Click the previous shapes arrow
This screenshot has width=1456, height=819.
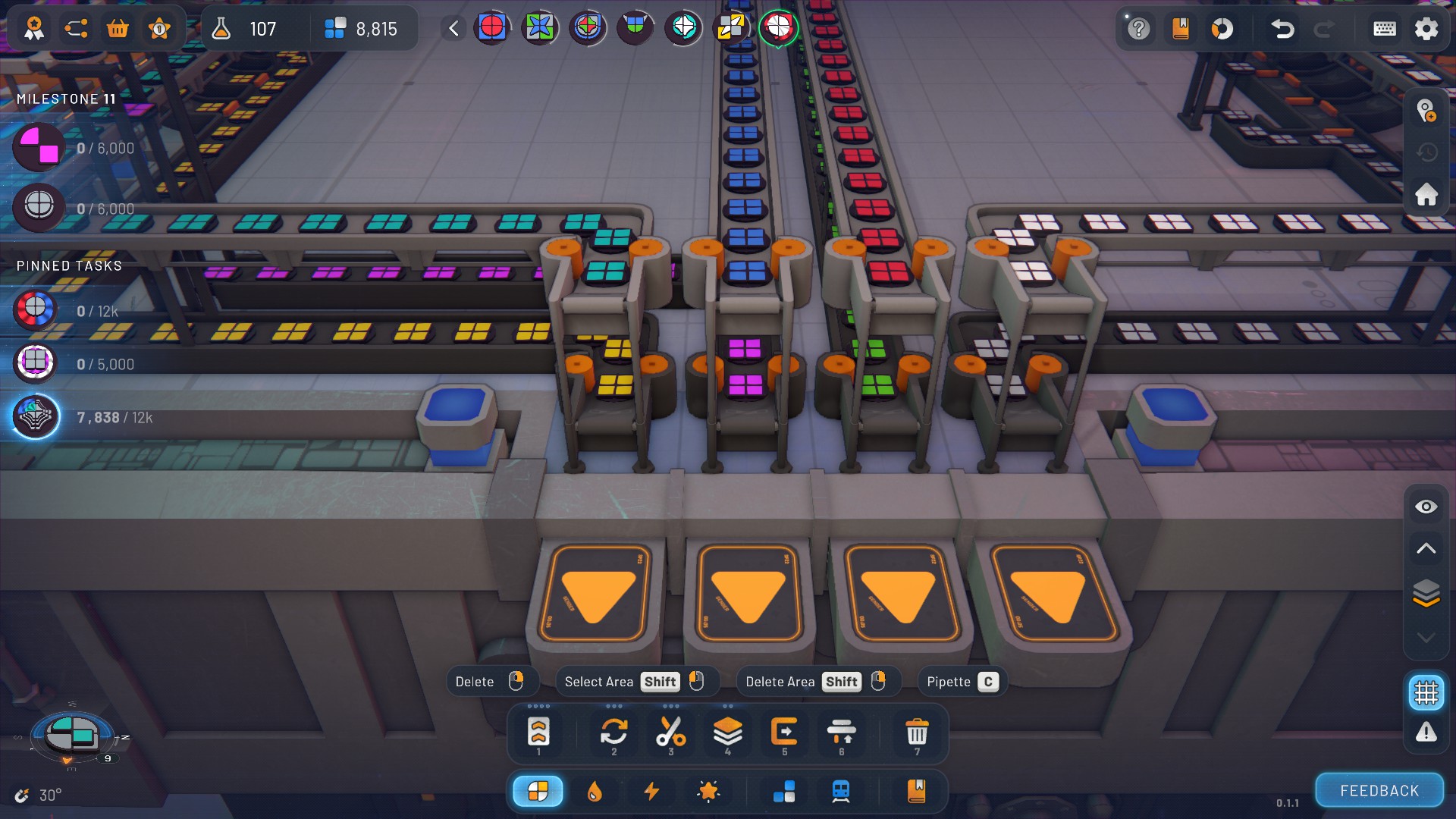453,29
